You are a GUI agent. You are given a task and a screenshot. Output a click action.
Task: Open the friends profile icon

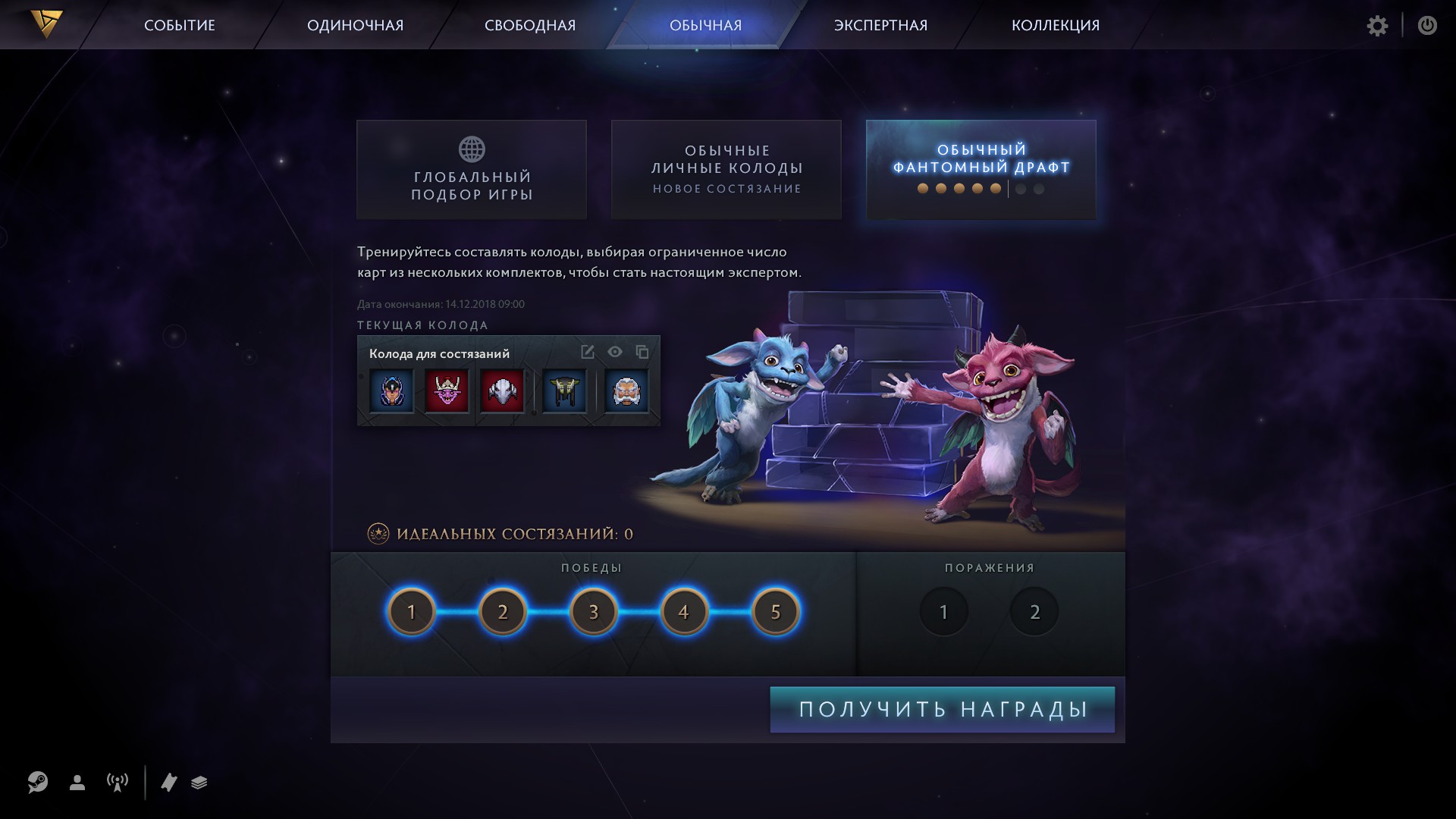77,783
